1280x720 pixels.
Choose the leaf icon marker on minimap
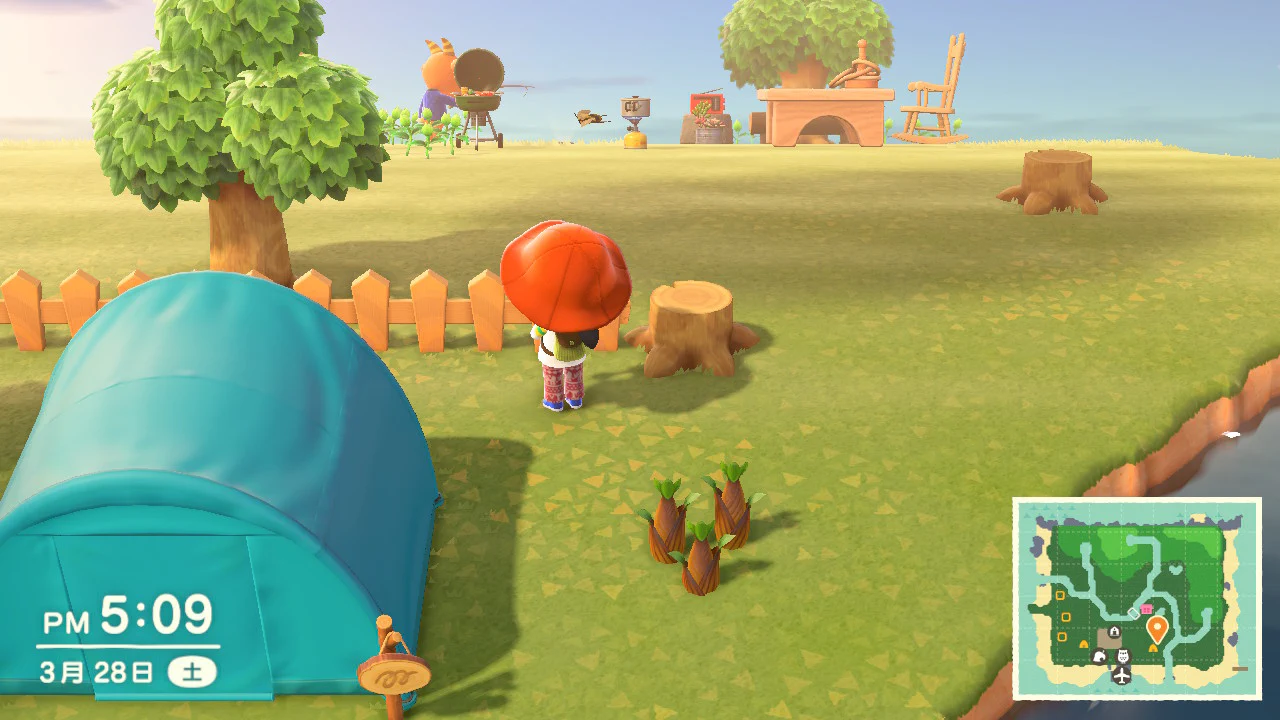coord(1099,657)
